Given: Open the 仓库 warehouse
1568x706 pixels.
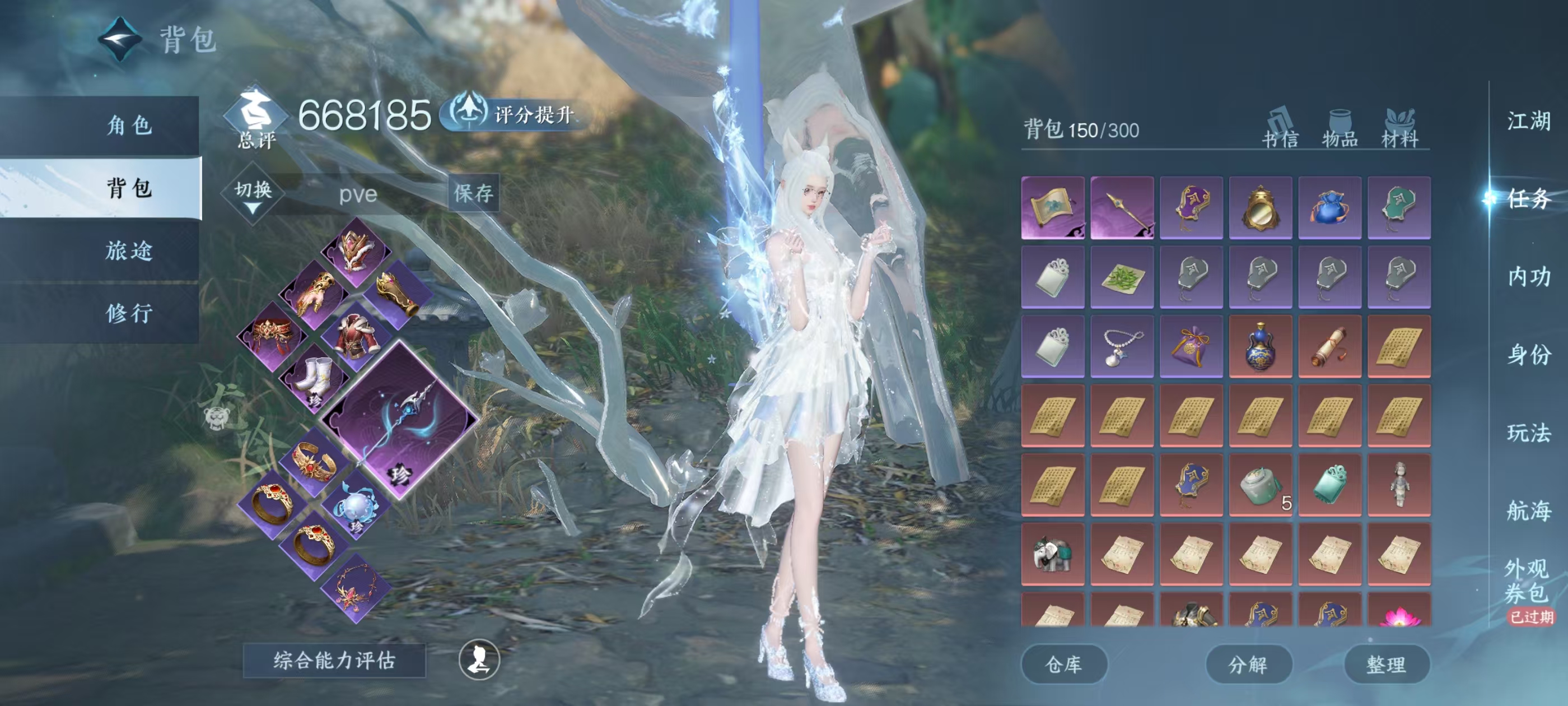Looking at the screenshot, I should (1063, 664).
